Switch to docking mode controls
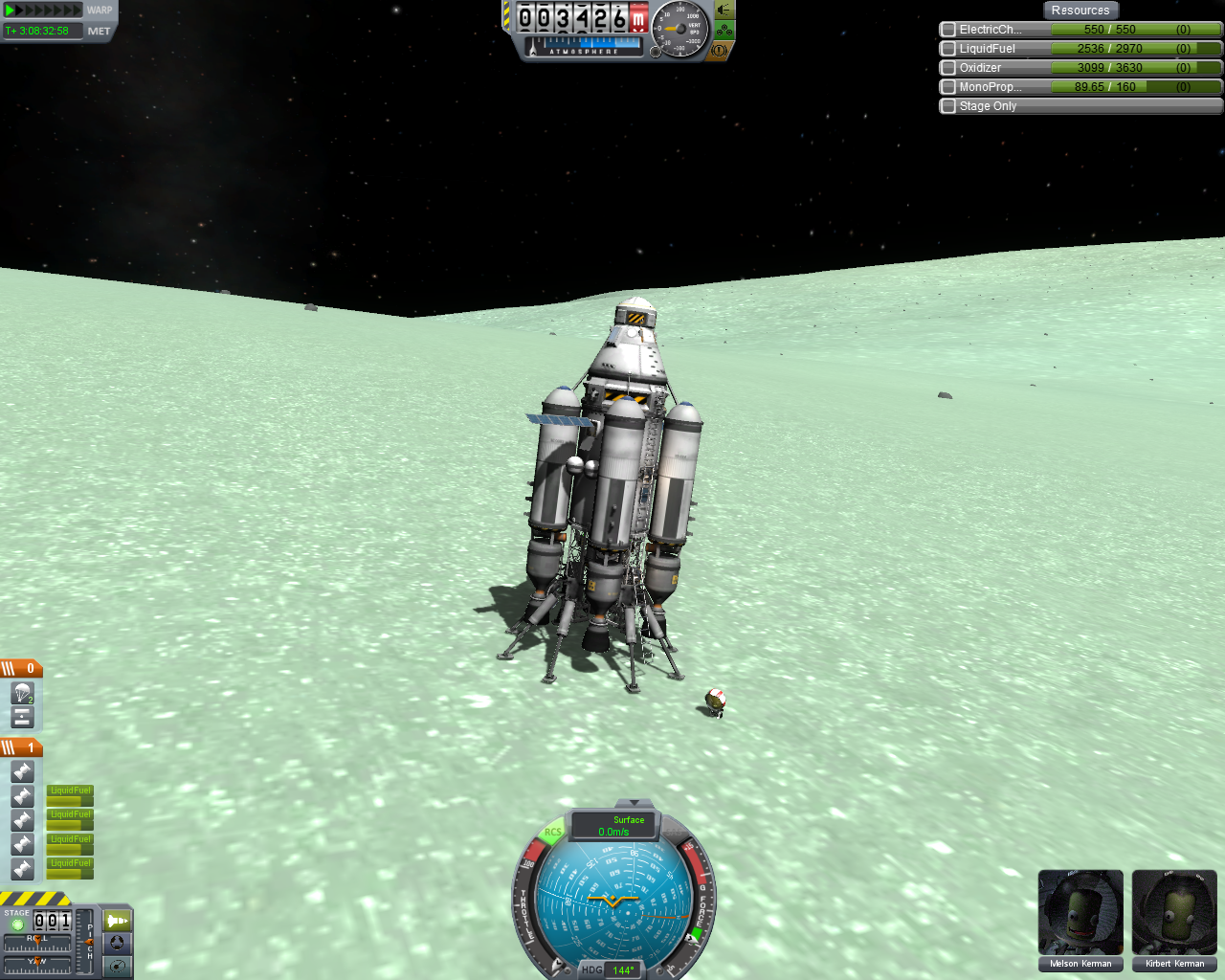Screen dimensions: 1225x980 117,943
